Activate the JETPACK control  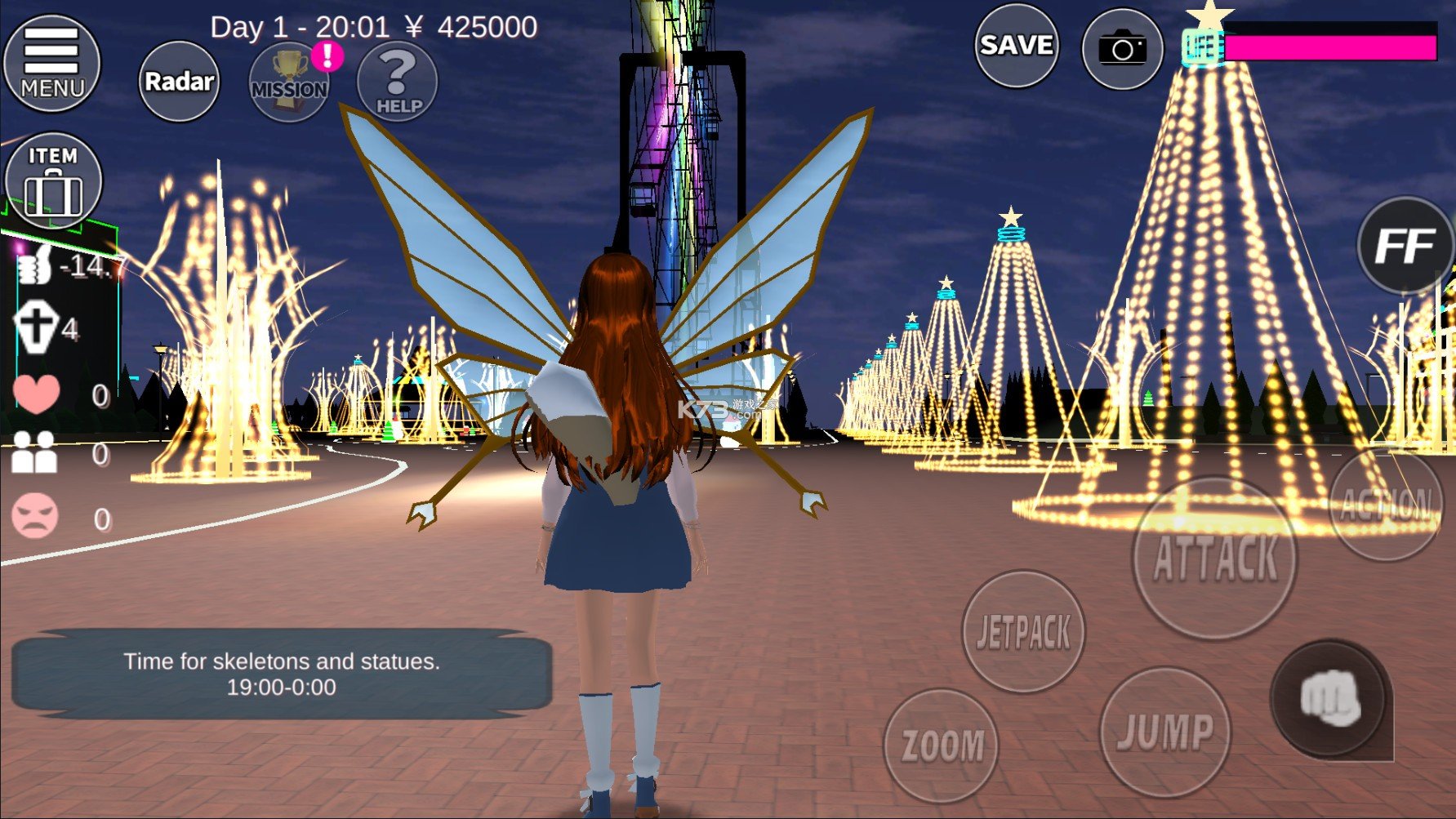coord(1024,630)
